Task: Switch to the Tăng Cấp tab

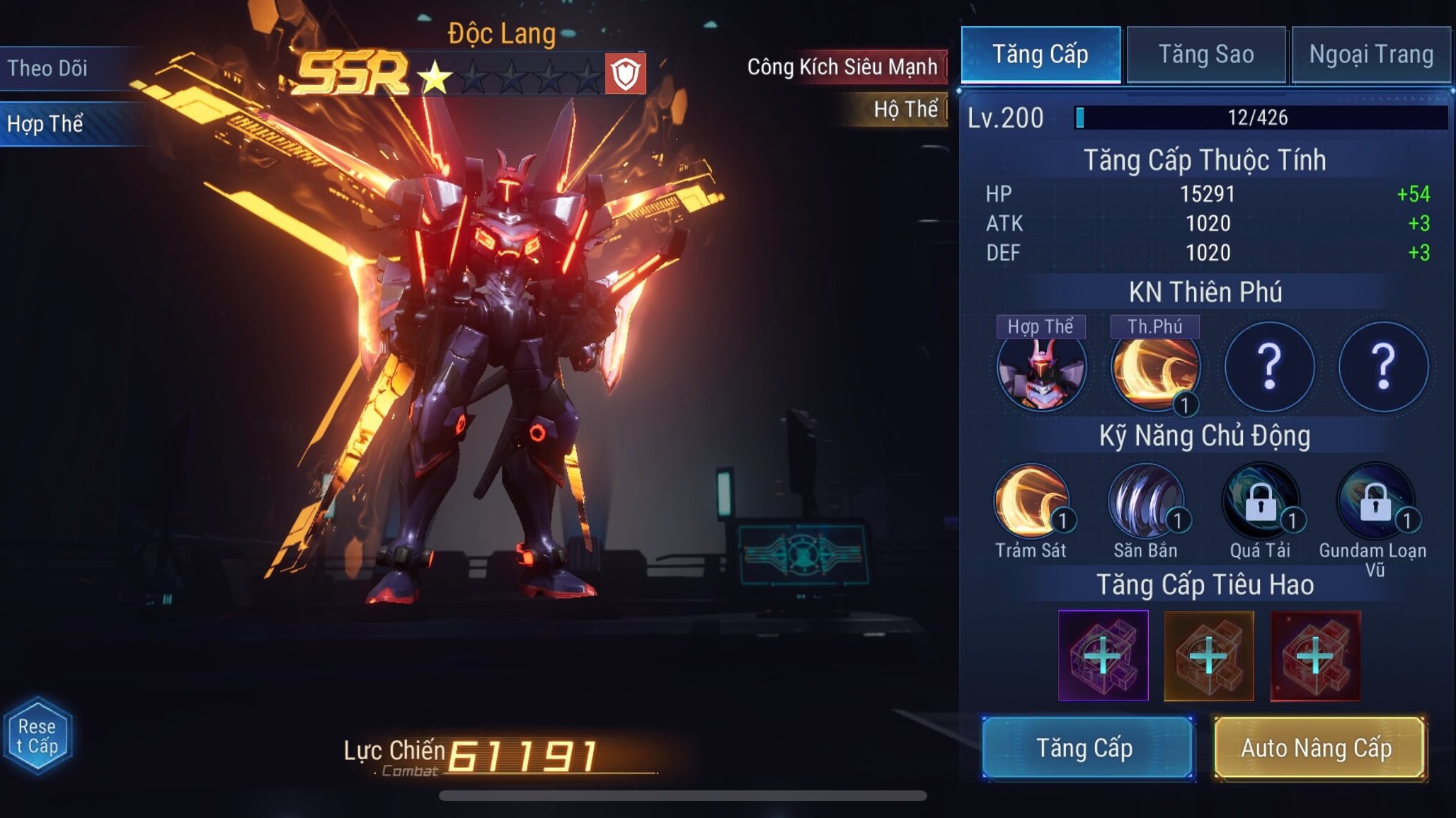Action: pyautogui.click(x=1040, y=55)
